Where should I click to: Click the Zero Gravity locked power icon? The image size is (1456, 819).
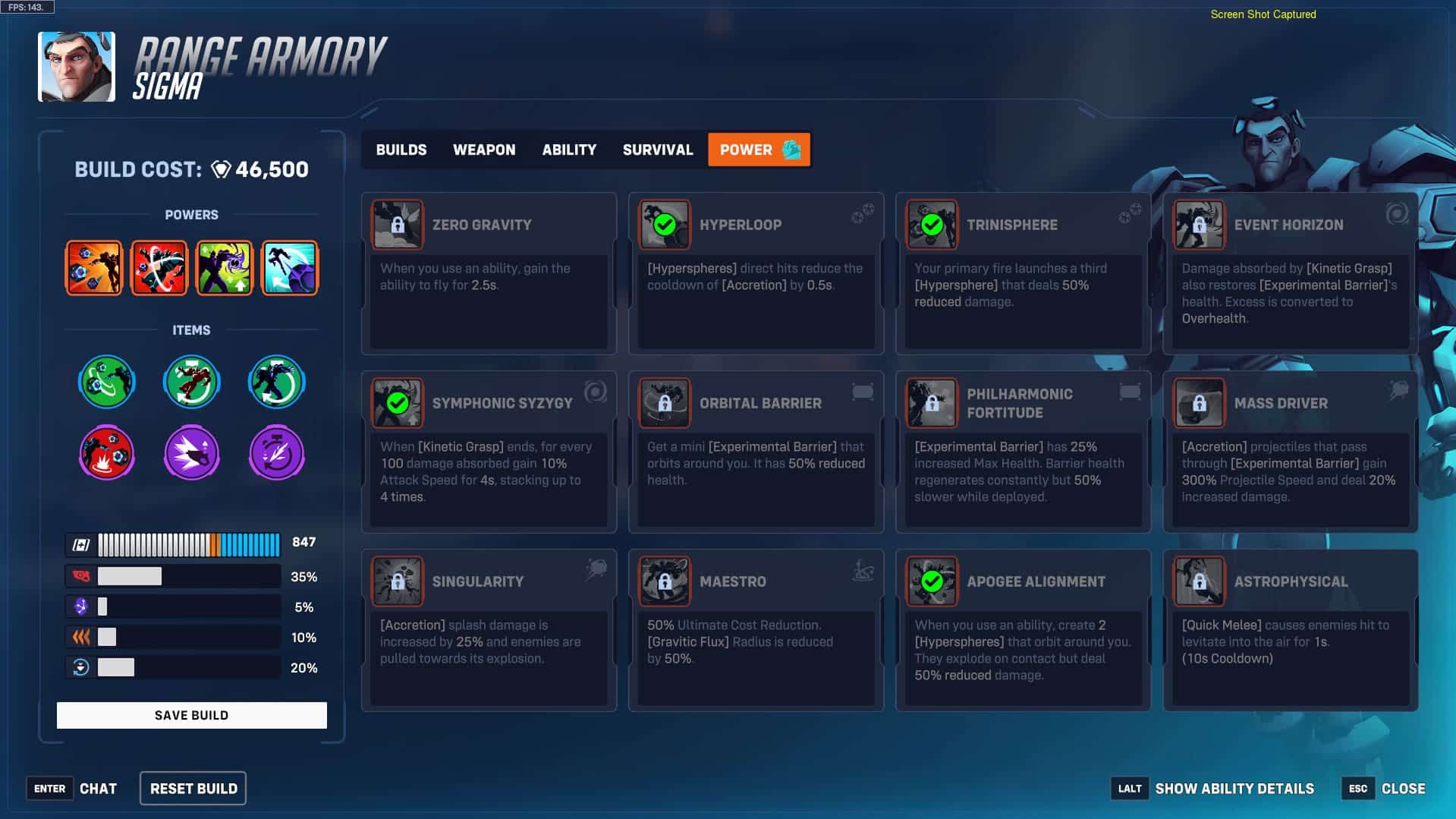click(x=397, y=224)
